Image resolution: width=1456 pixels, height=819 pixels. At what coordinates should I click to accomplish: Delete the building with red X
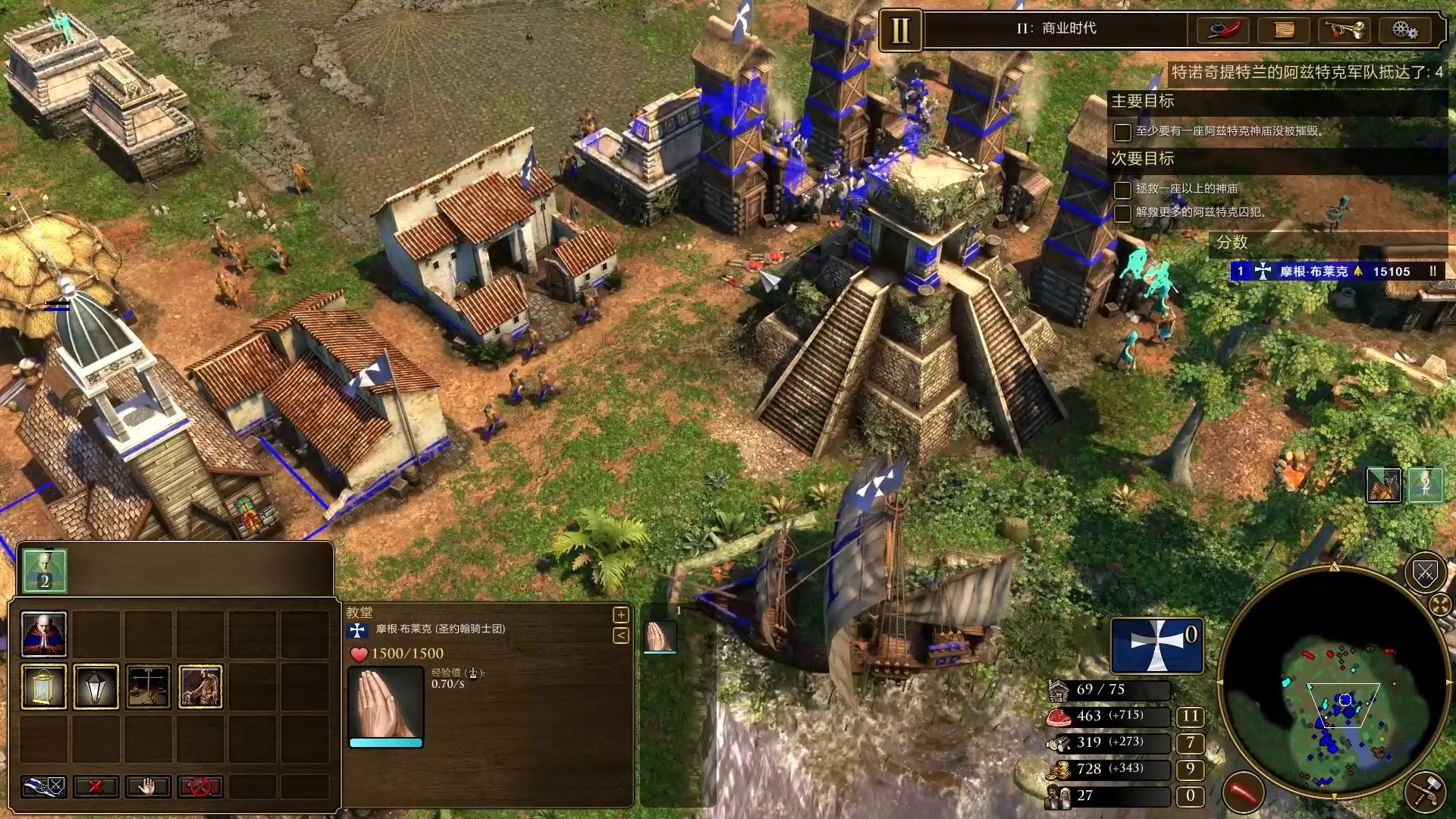(x=96, y=786)
